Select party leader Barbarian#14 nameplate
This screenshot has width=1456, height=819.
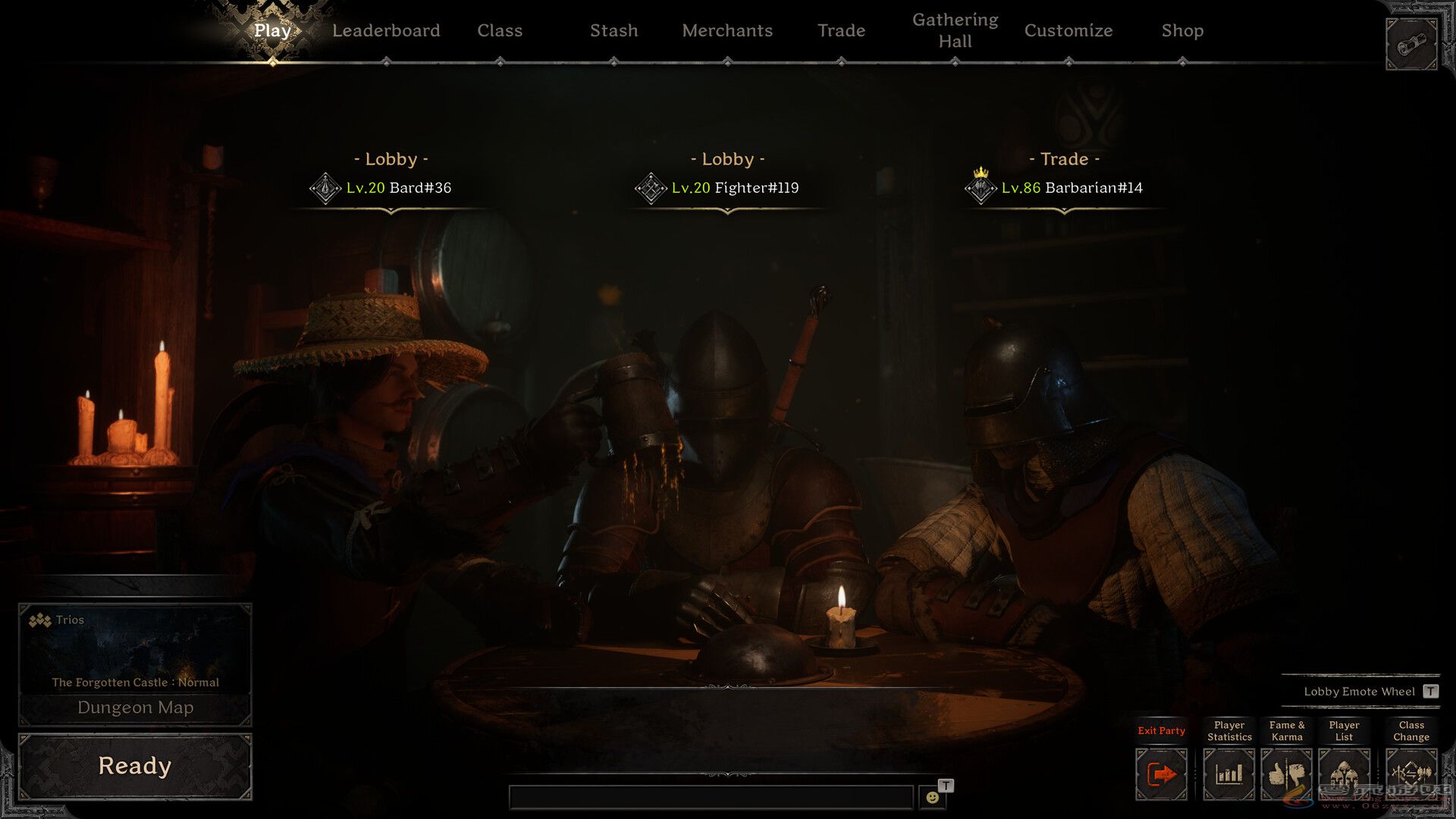pyautogui.click(x=1072, y=187)
